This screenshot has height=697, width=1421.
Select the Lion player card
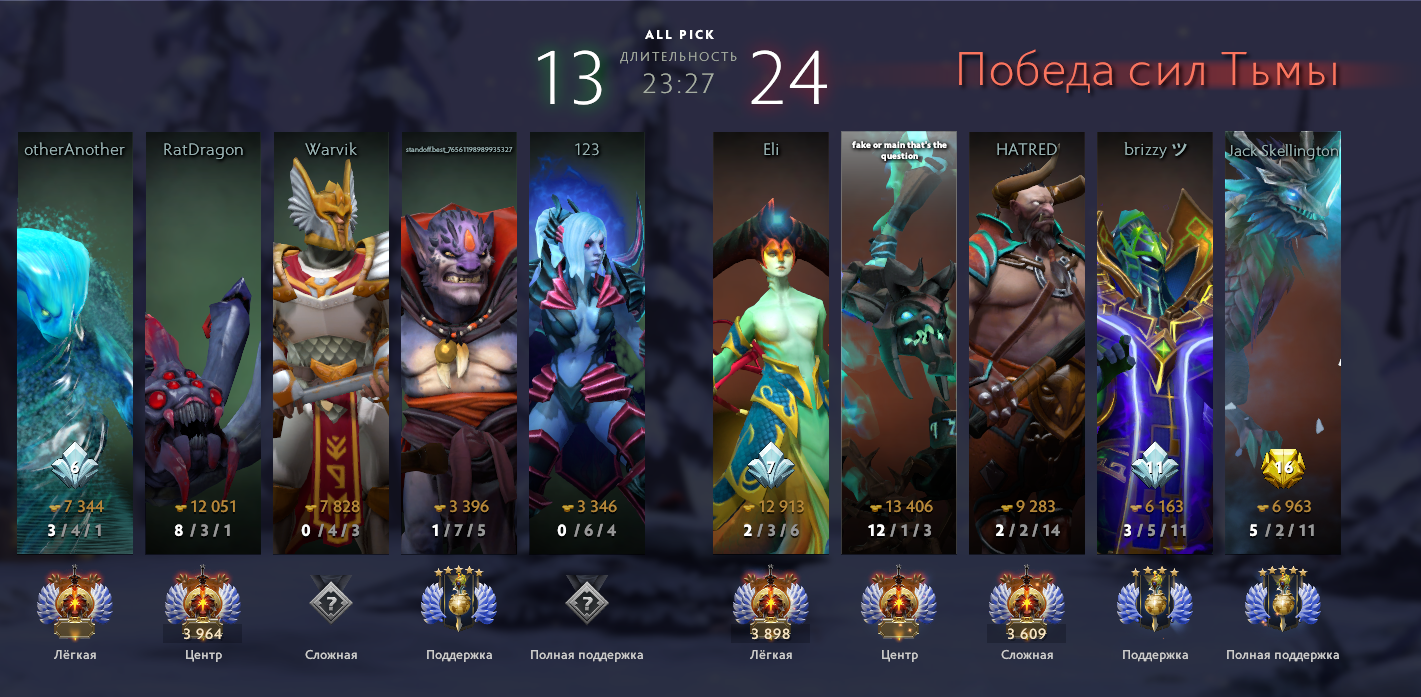coord(459,340)
